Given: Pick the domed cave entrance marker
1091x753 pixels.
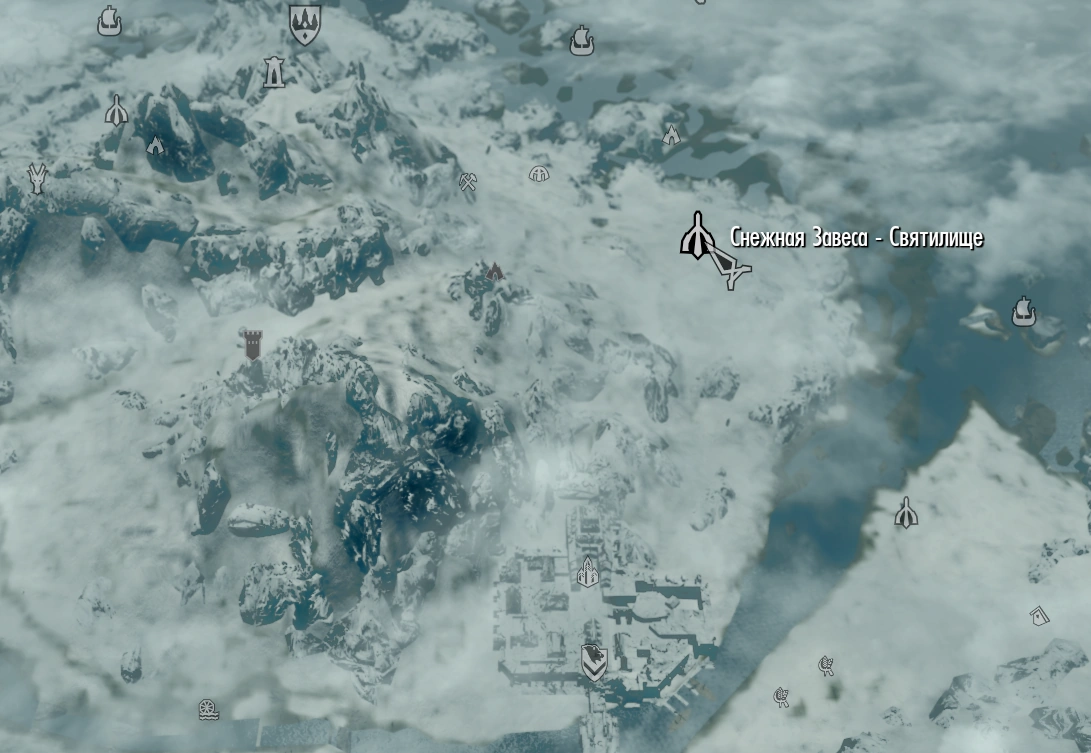Looking at the screenshot, I should coord(540,174).
